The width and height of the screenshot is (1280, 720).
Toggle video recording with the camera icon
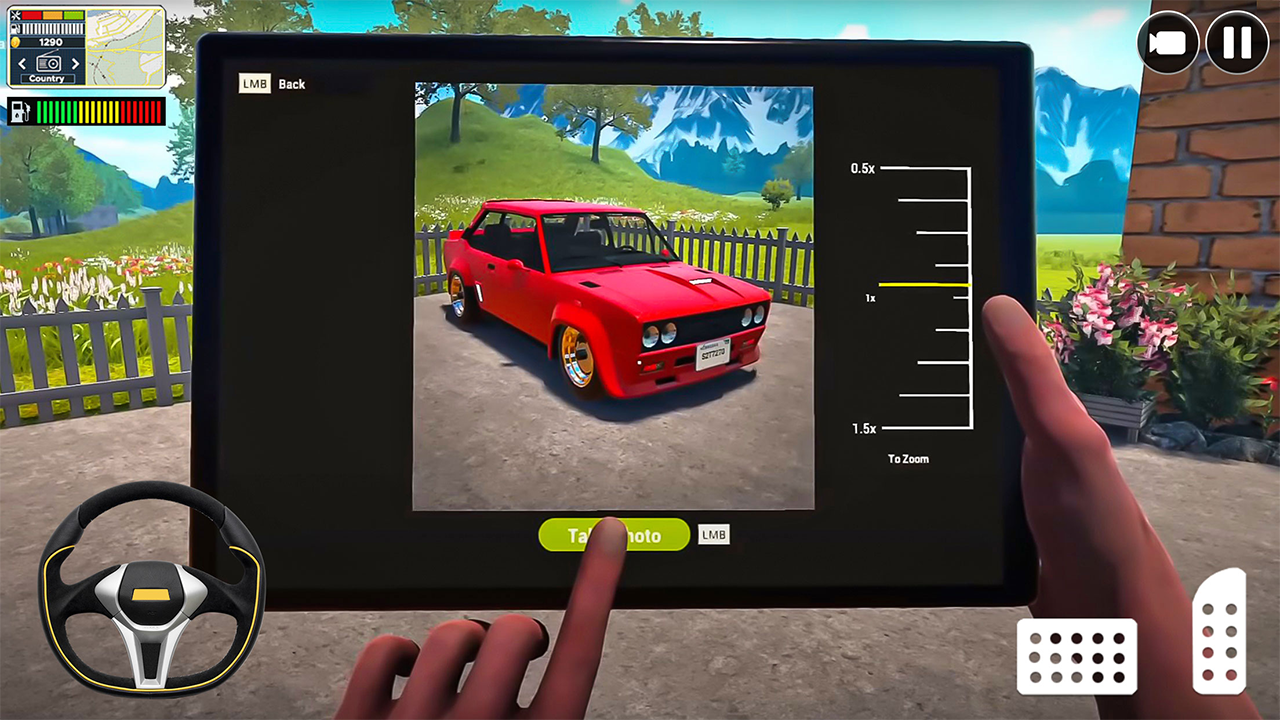(1168, 42)
